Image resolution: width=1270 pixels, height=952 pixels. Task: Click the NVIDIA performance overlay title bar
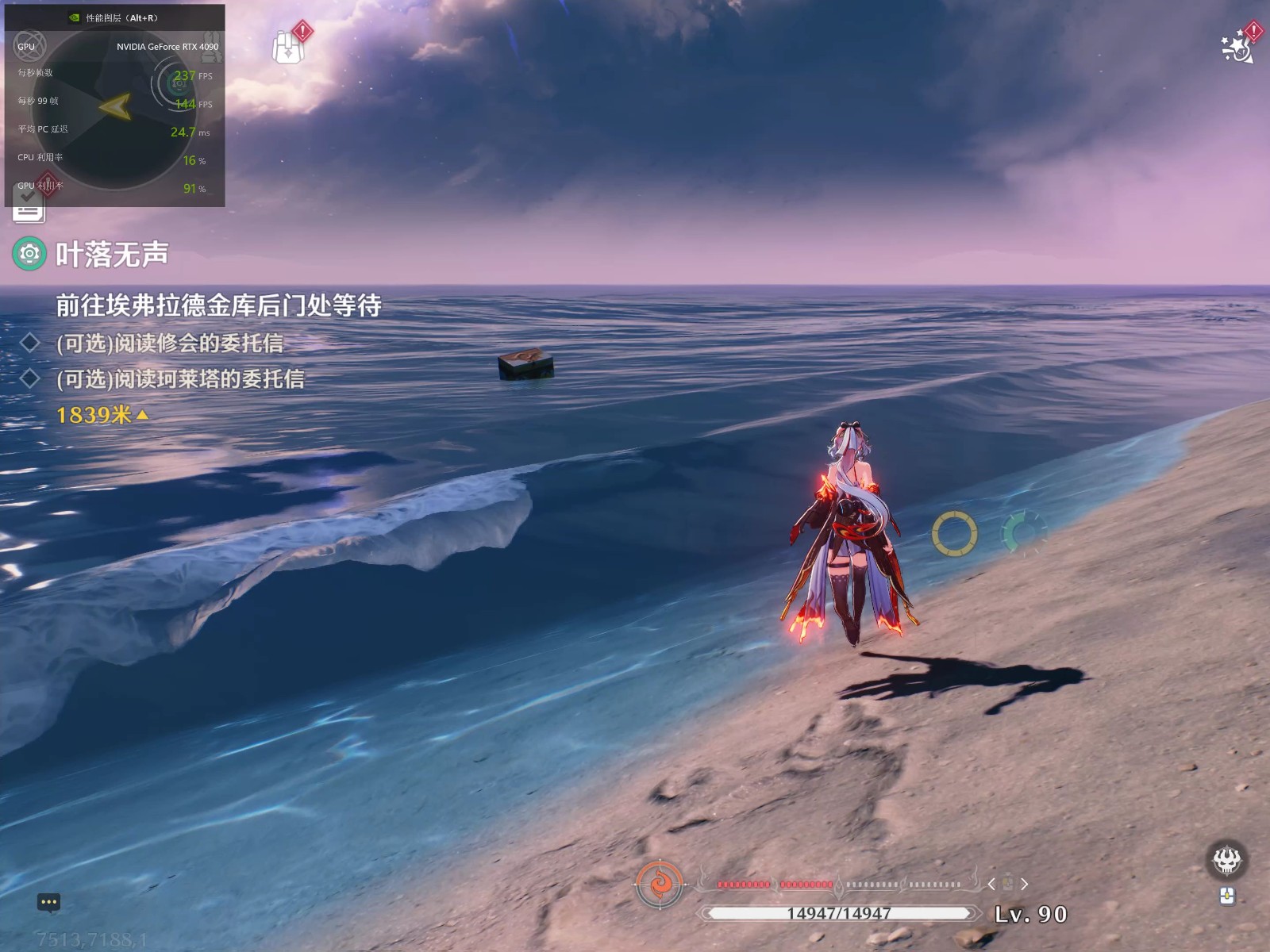coord(115,17)
